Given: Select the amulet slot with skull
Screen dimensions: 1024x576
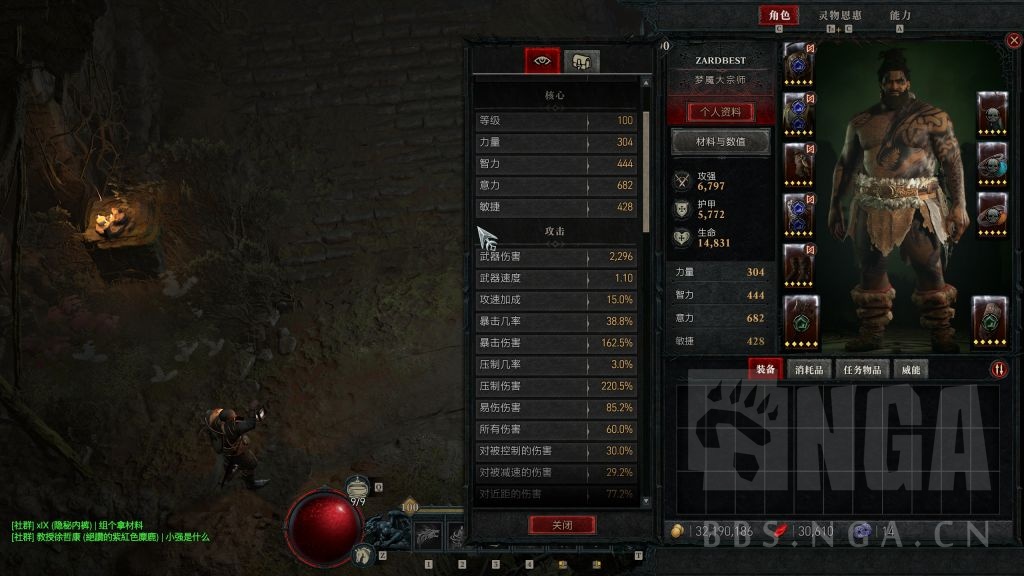Looking at the screenshot, I should pyautogui.click(x=991, y=114).
